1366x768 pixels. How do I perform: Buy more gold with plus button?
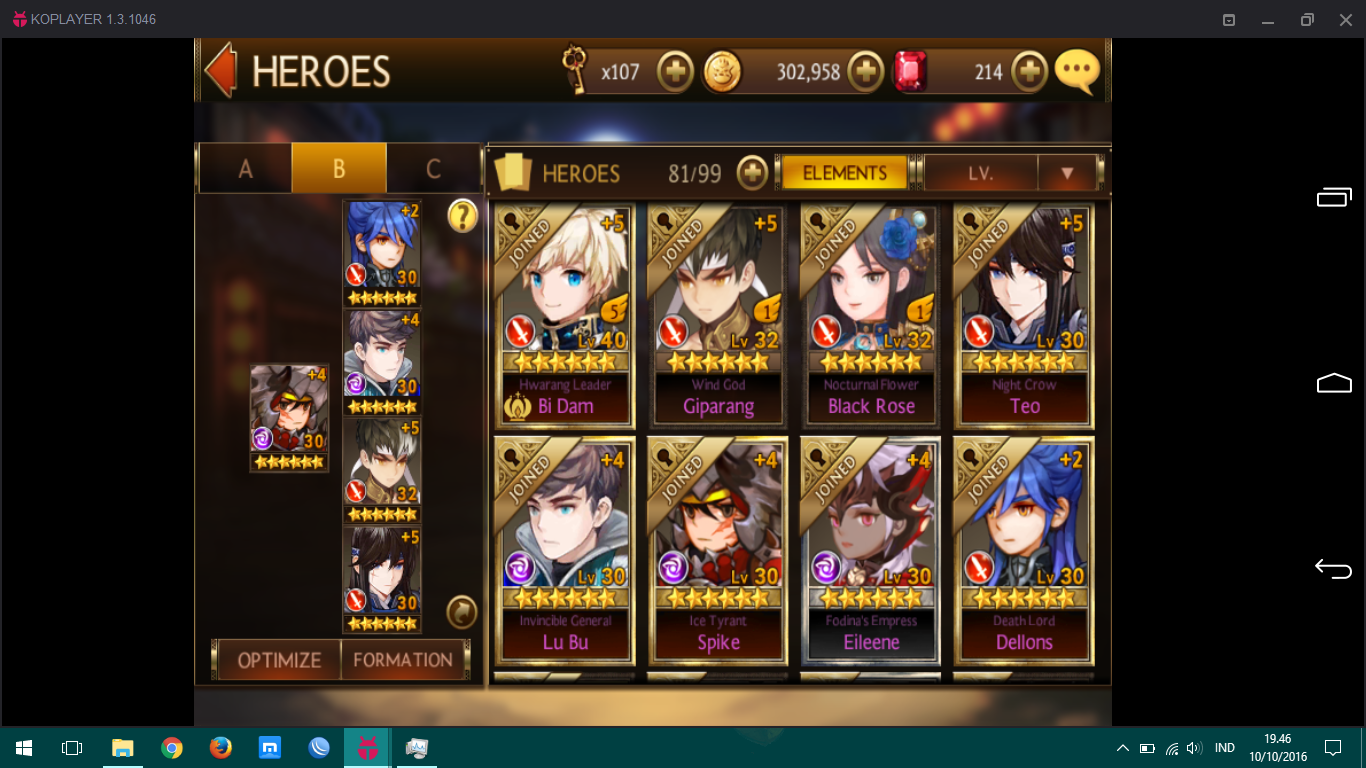pyautogui.click(x=866, y=72)
